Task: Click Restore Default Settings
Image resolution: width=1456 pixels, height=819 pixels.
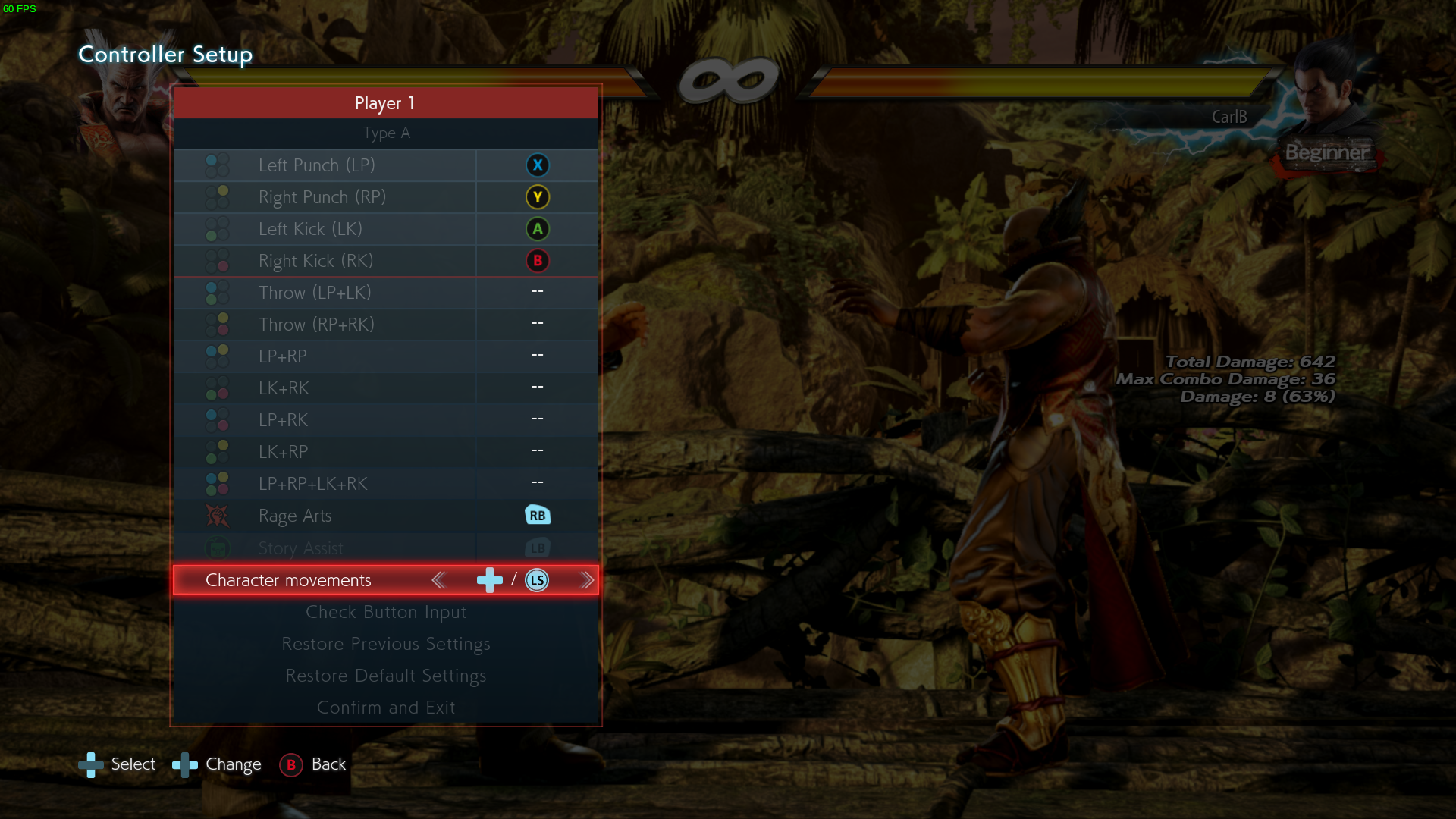Action: click(386, 676)
